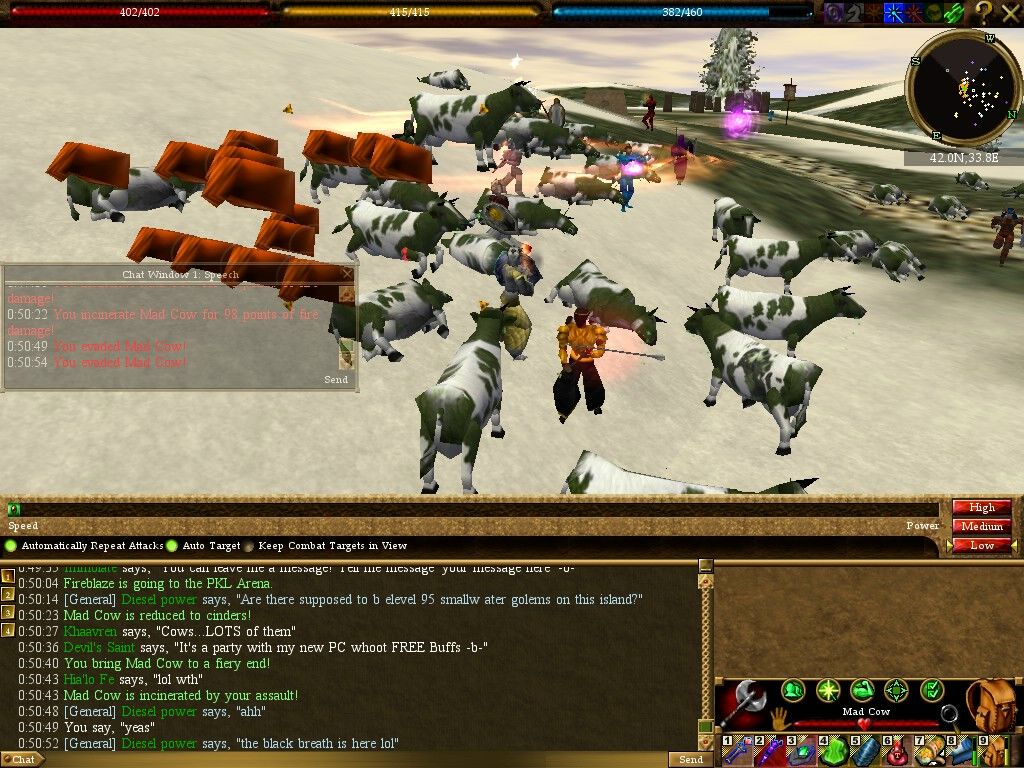Examine target with the magnifying glass

tap(948, 716)
